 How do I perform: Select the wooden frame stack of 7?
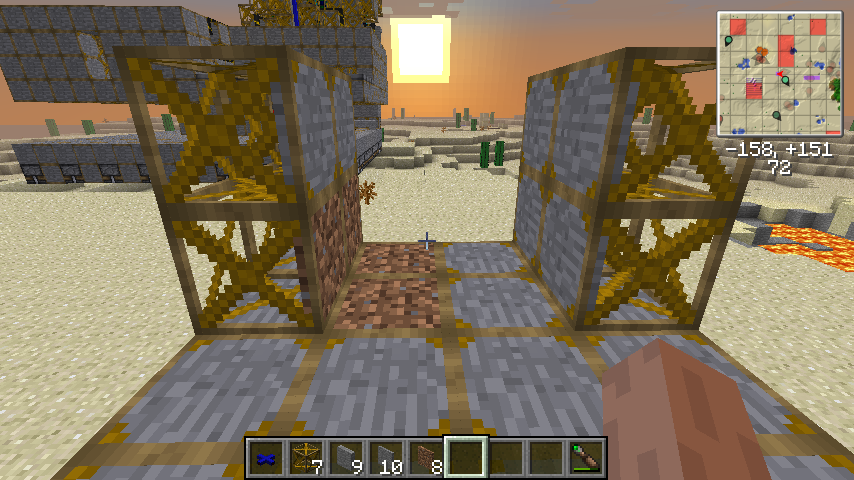(305, 458)
